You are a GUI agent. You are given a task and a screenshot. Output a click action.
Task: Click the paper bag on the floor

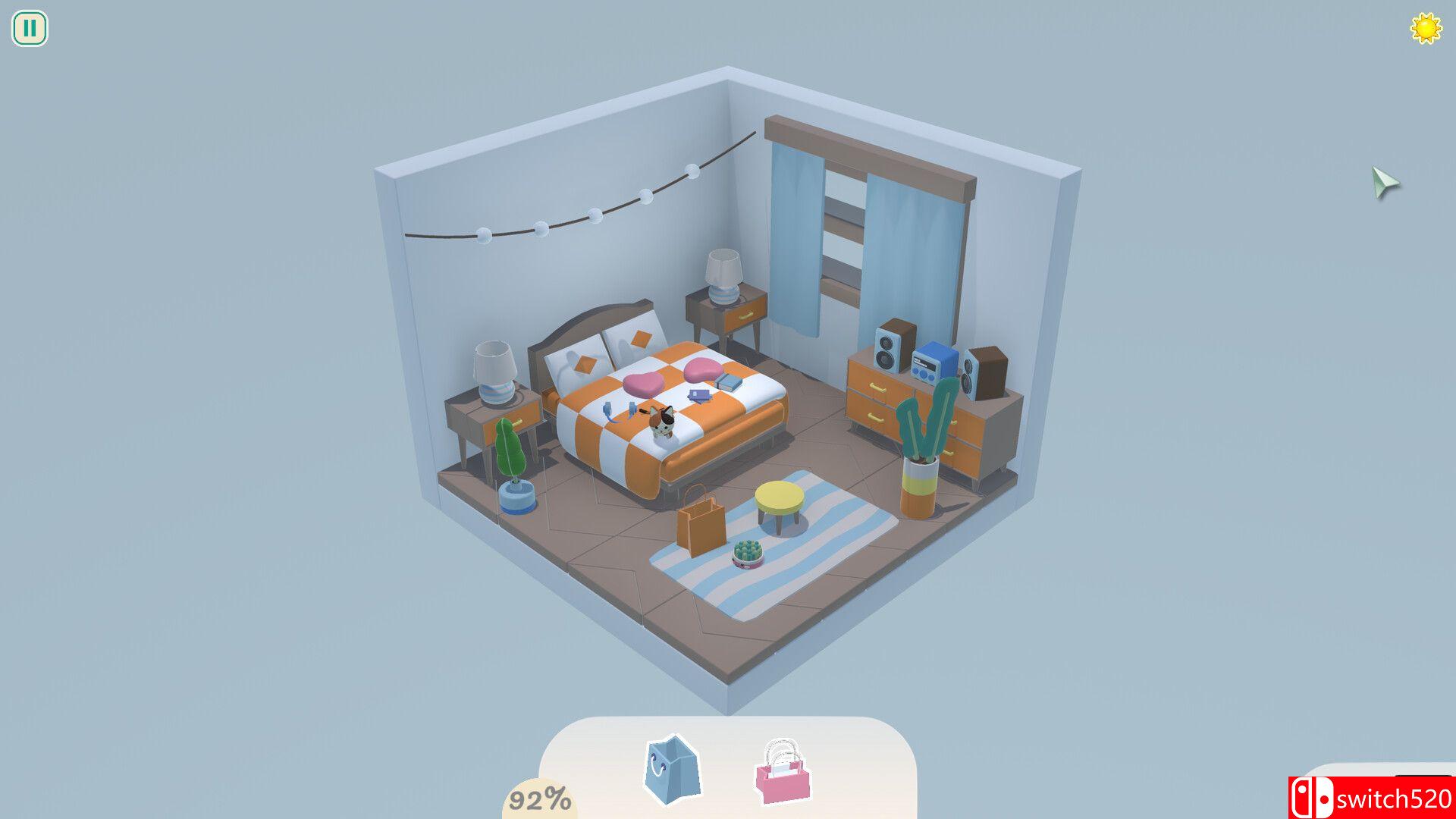pos(701,523)
